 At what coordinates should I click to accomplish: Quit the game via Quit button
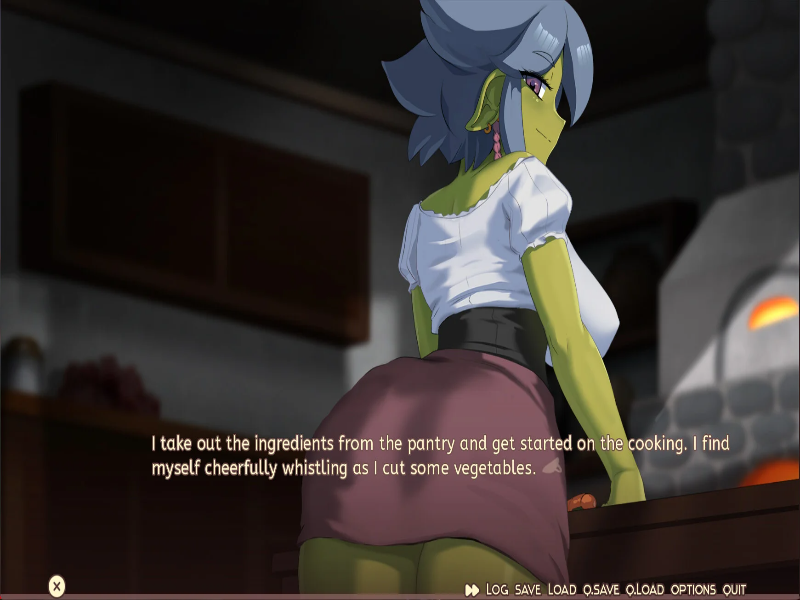[x=735, y=590]
